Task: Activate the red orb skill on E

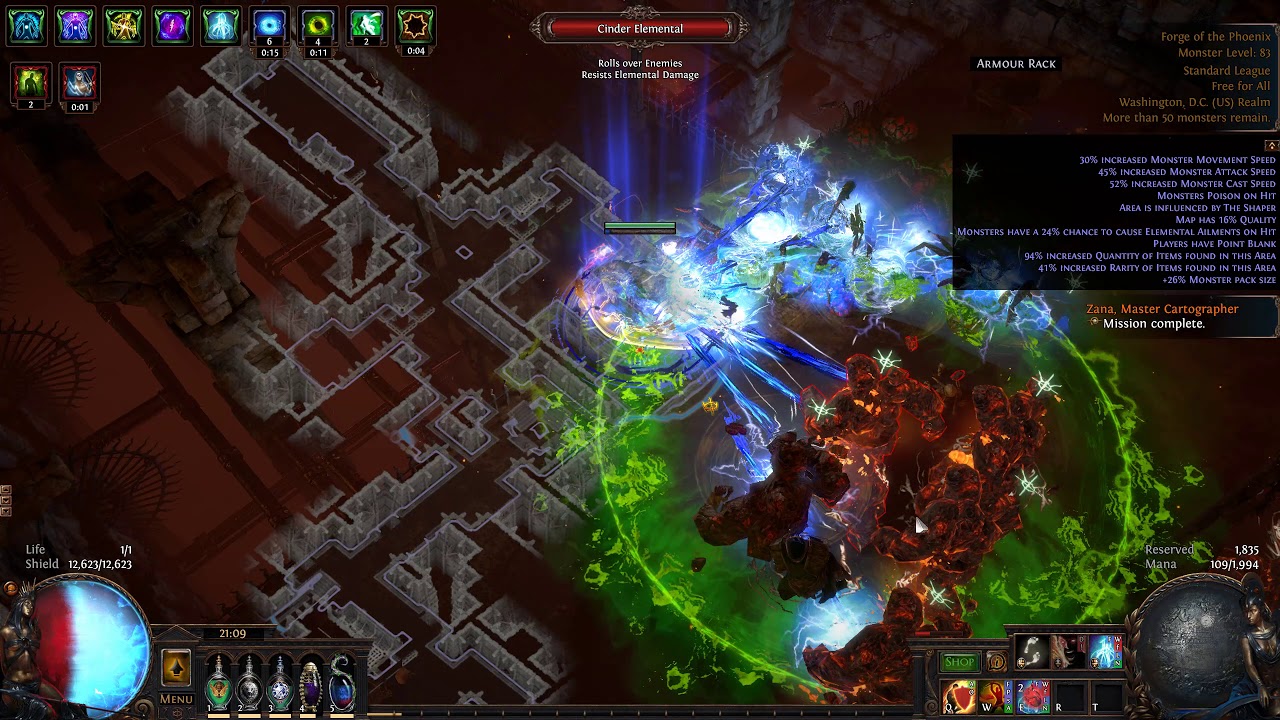Action: tap(1033, 695)
